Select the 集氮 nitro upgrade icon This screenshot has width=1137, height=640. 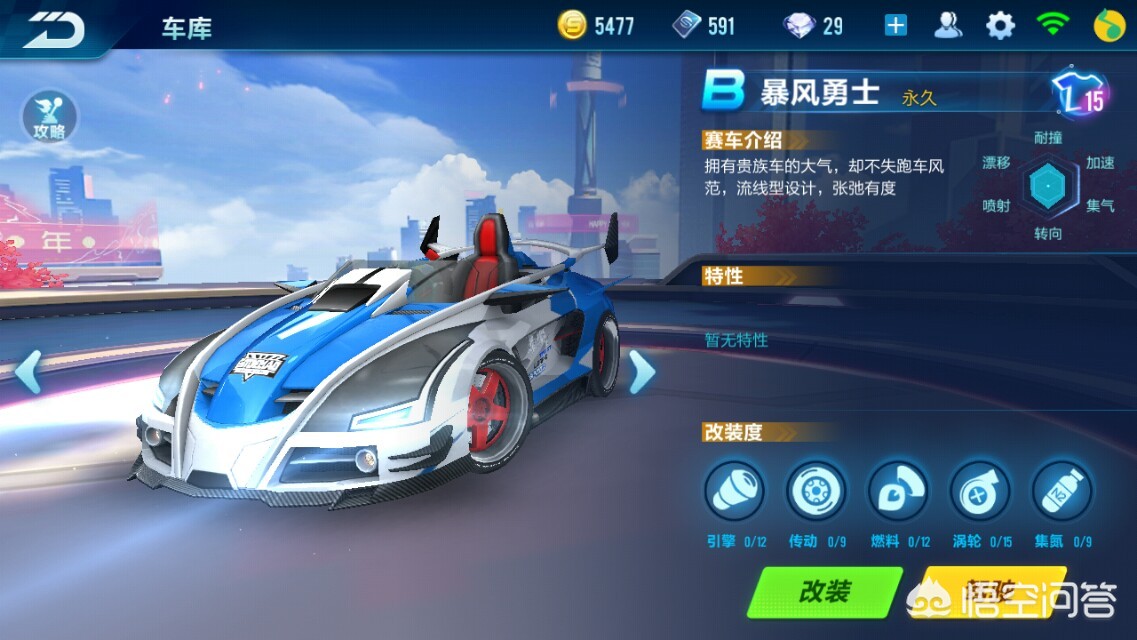coord(1062,491)
